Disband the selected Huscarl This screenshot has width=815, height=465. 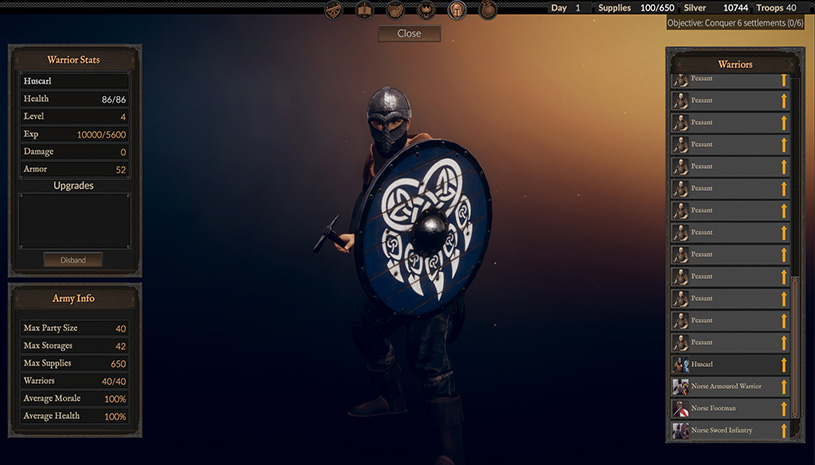[x=73, y=260]
